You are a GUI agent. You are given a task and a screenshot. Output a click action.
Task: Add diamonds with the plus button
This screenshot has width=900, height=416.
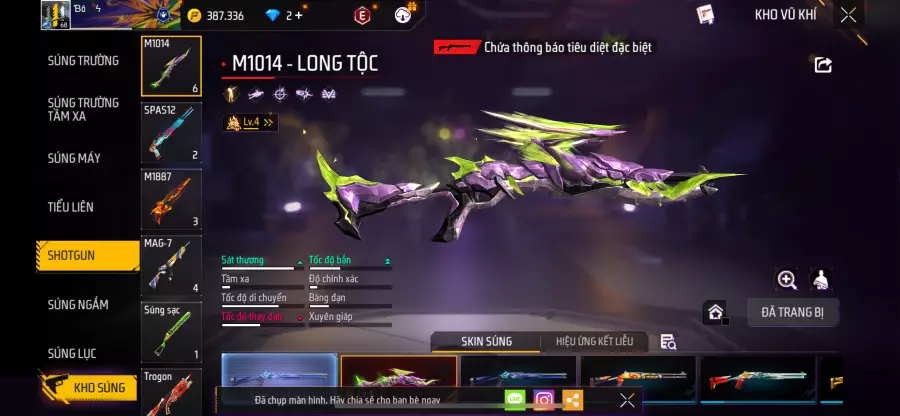pos(298,15)
